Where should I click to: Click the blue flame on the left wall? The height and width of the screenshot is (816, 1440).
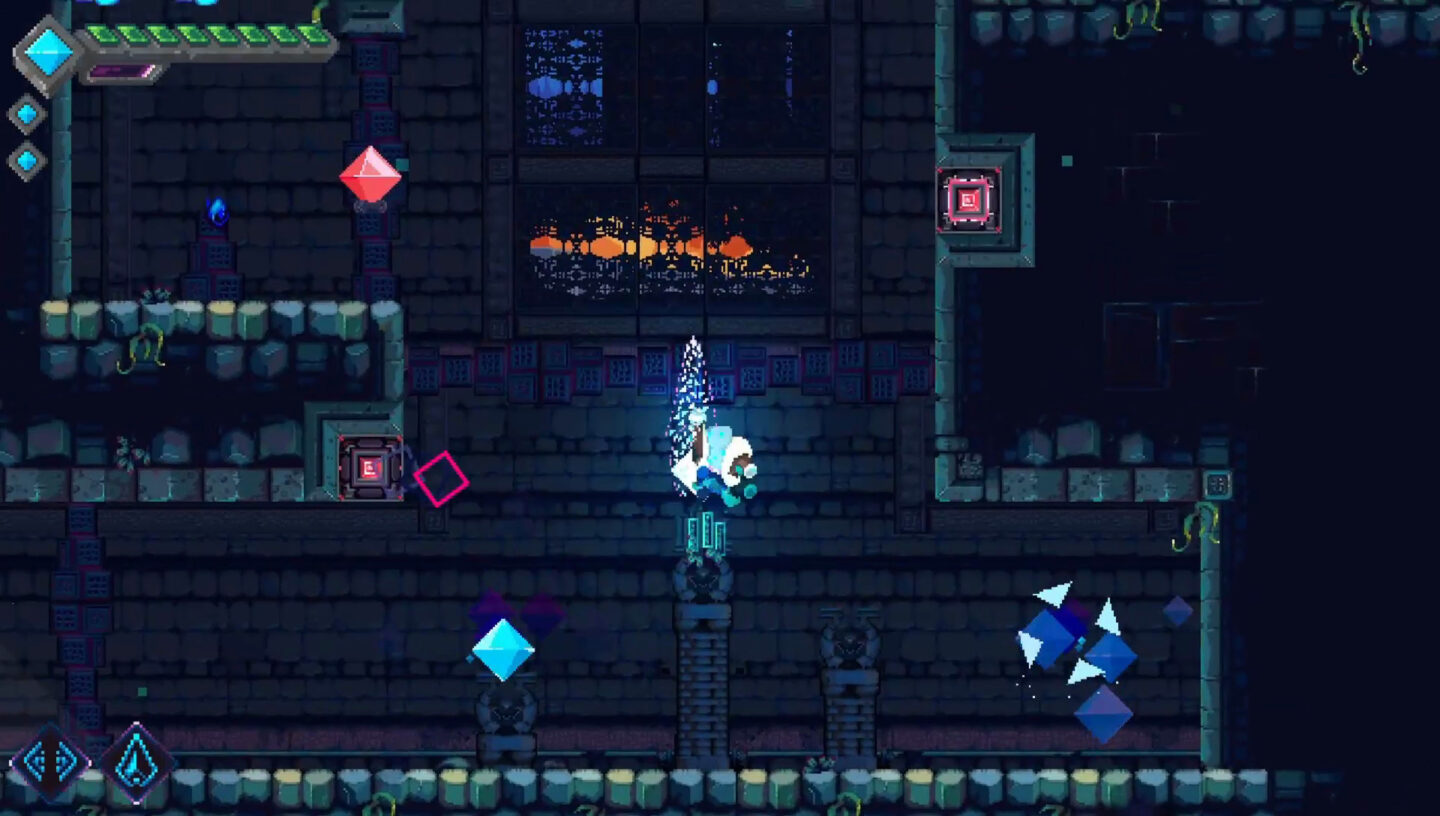(x=215, y=210)
